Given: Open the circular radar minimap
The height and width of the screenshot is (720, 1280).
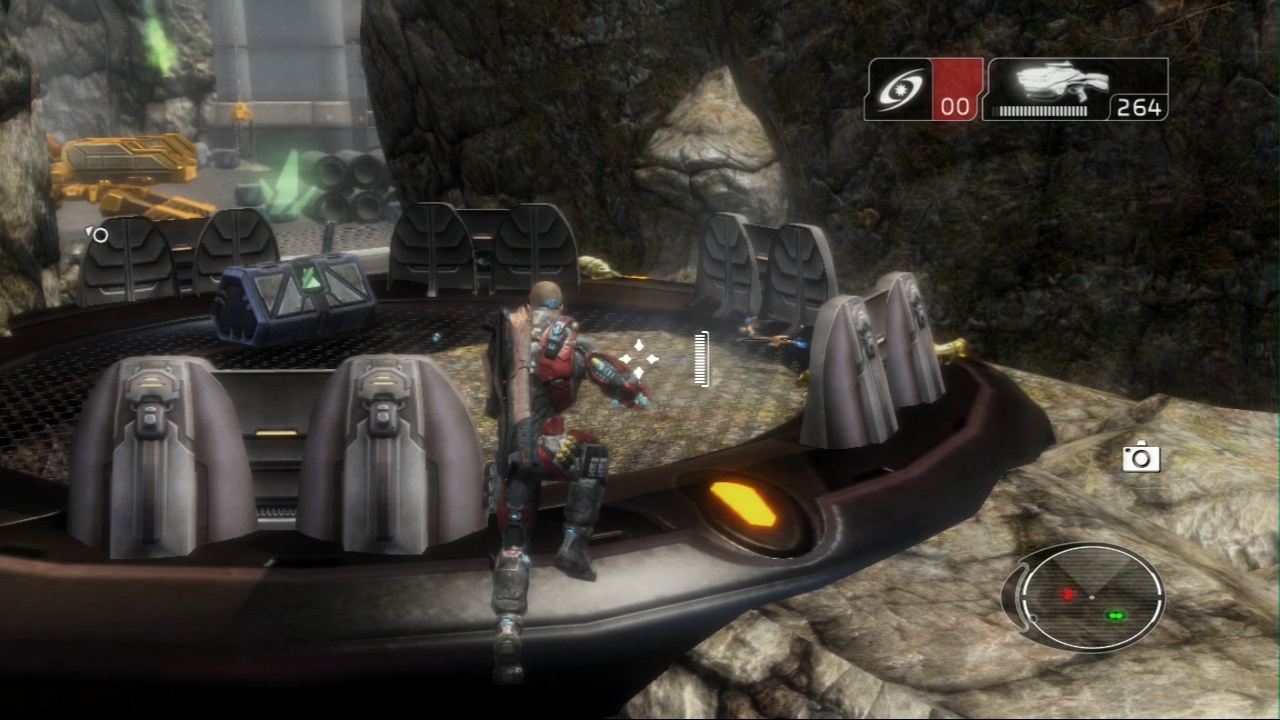Looking at the screenshot, I should (x=1091, y=598).
